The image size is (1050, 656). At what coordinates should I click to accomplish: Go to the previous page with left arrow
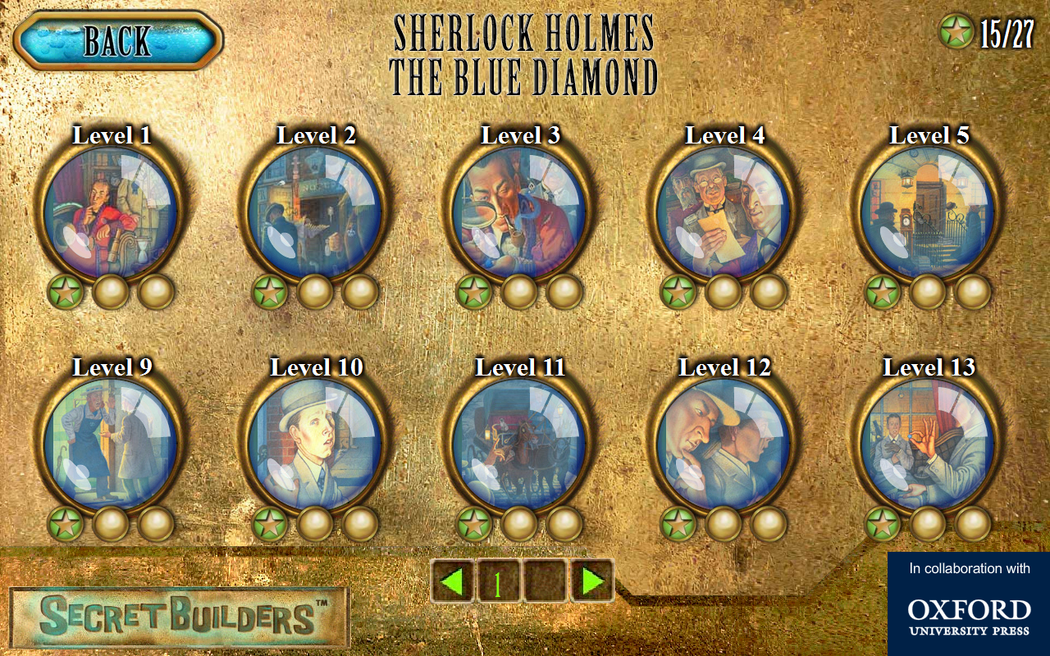pos(453,580)
